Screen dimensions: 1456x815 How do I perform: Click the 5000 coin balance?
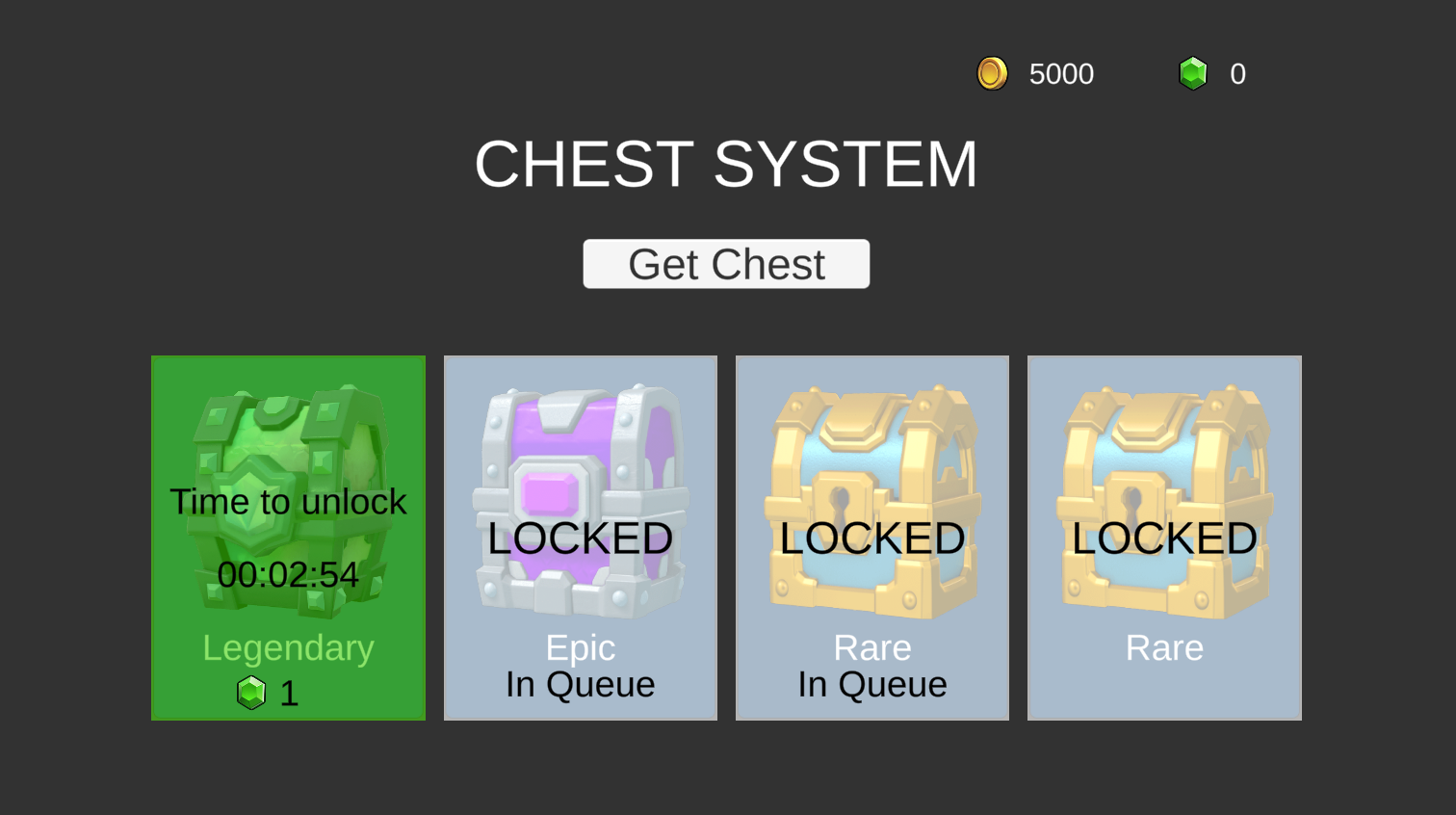tap(1061, 73)
